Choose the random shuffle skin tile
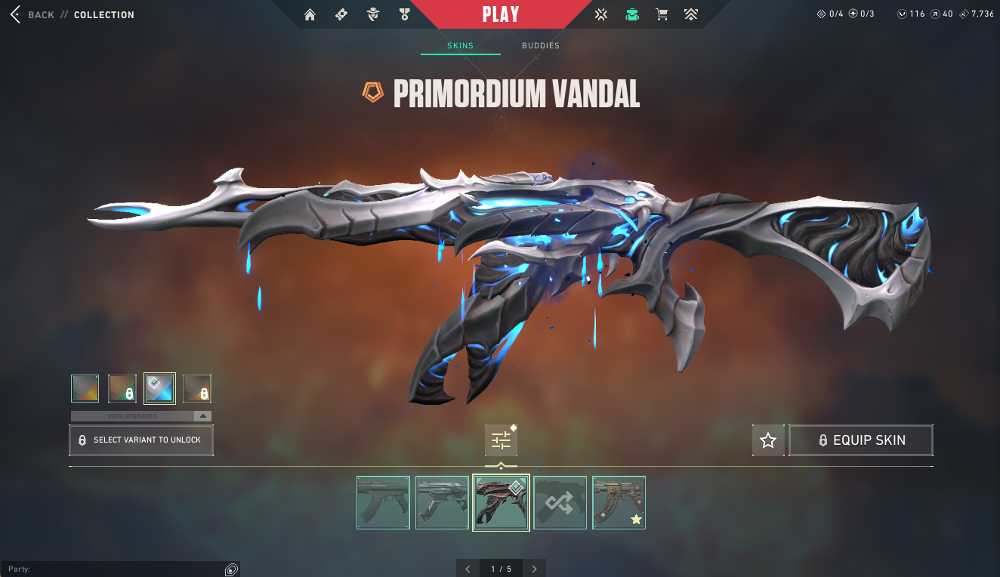 tap(560, 502)
